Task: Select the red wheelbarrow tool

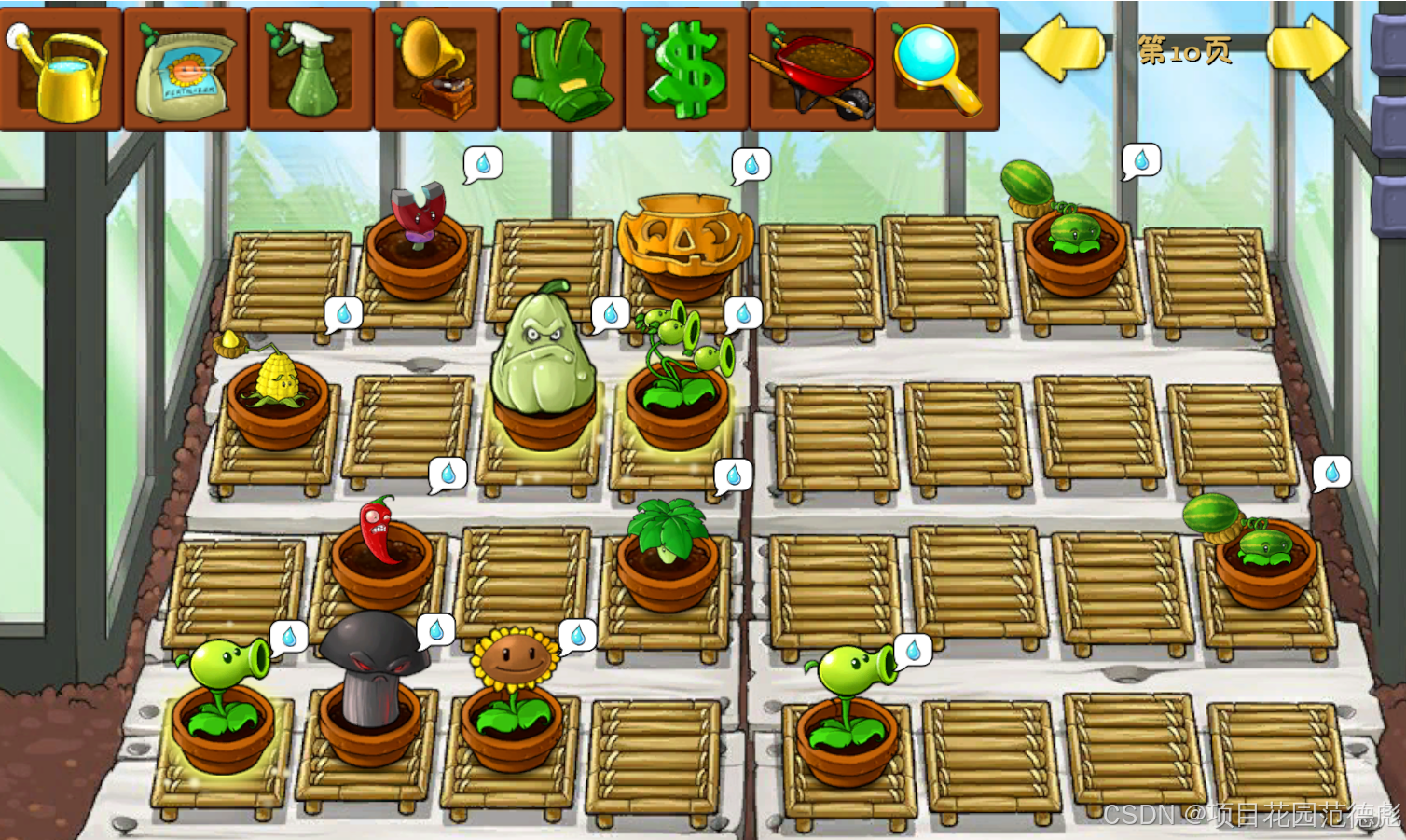Action: tap(812, 71)
